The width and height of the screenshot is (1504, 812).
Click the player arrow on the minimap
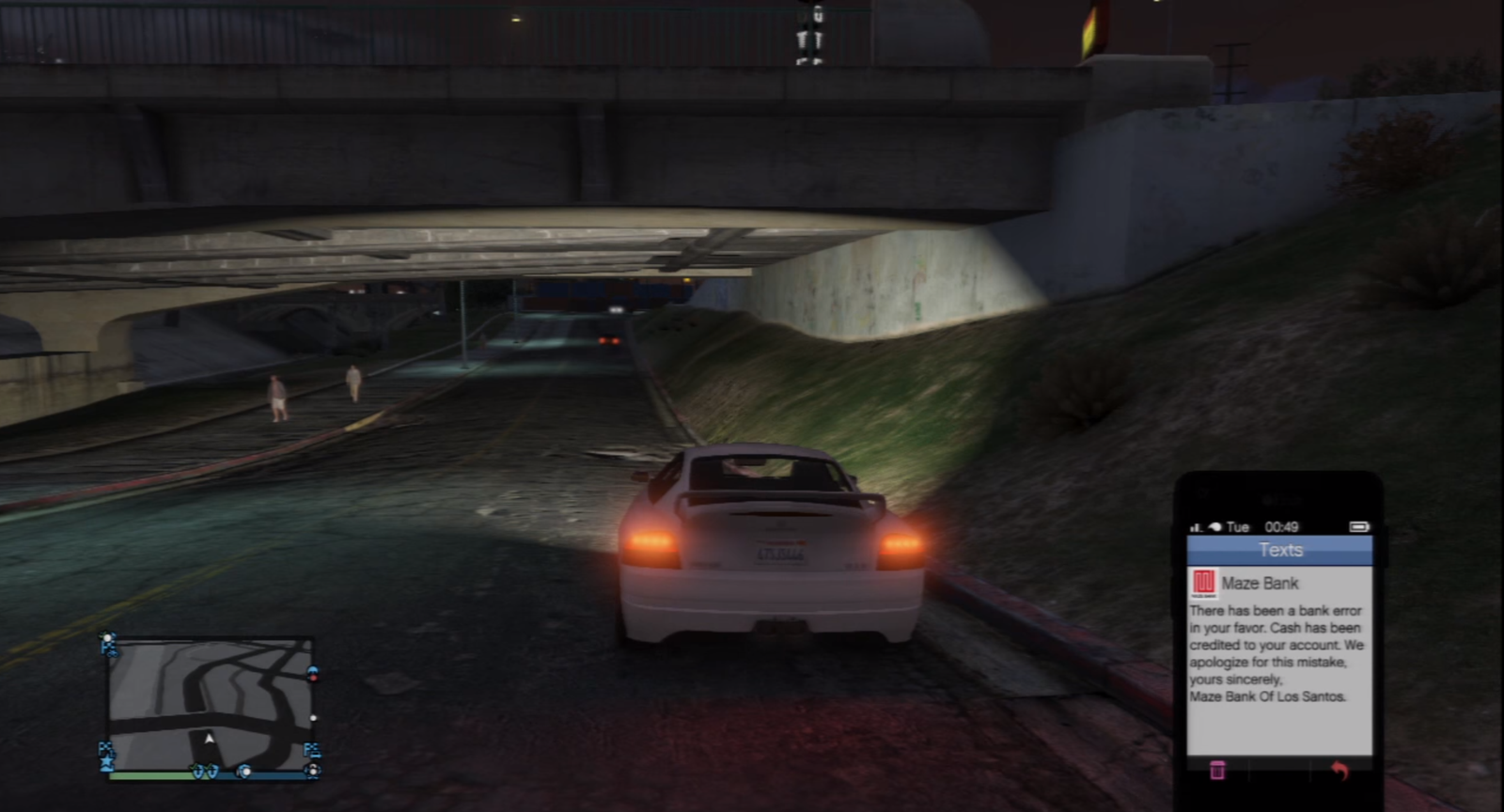(x=210, y=739)
